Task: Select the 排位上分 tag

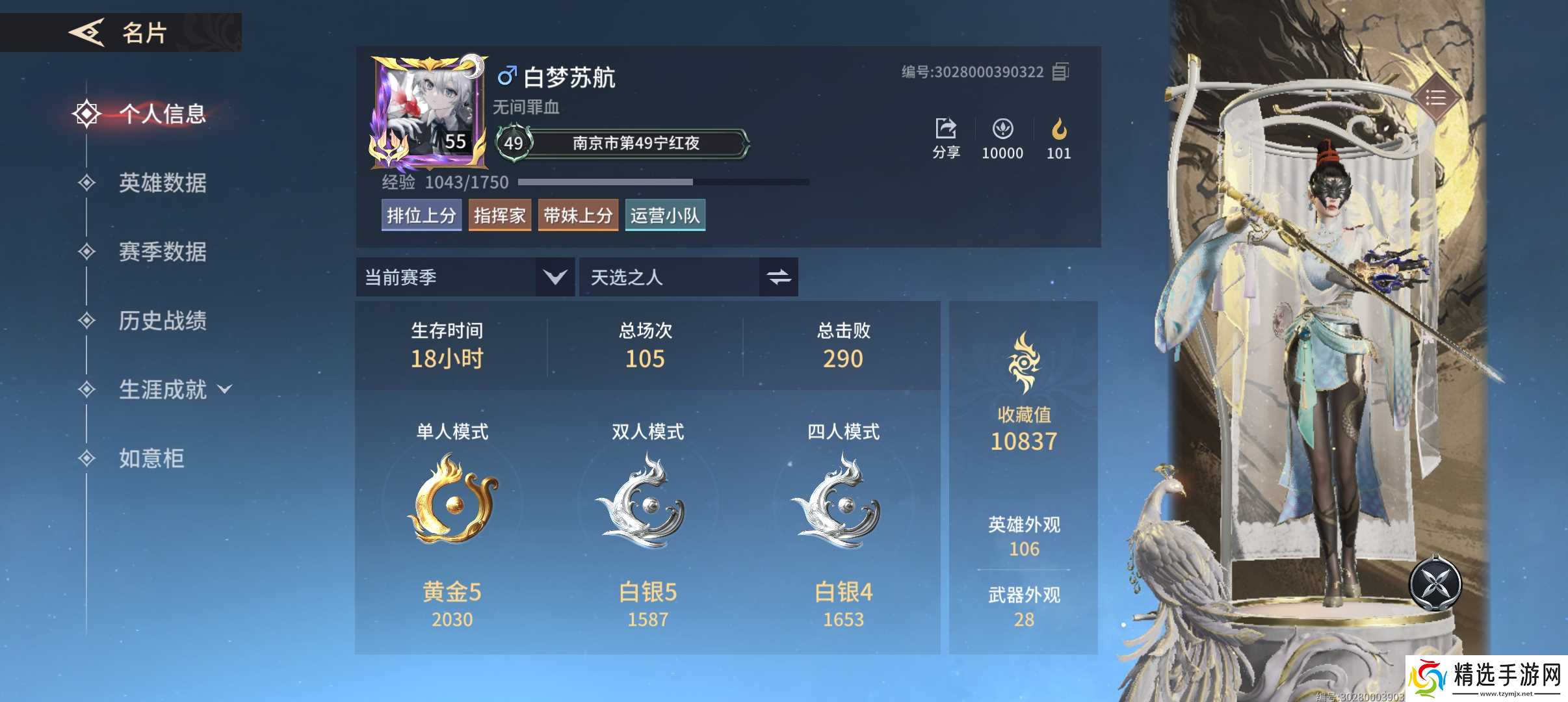Action: (421, 214)
